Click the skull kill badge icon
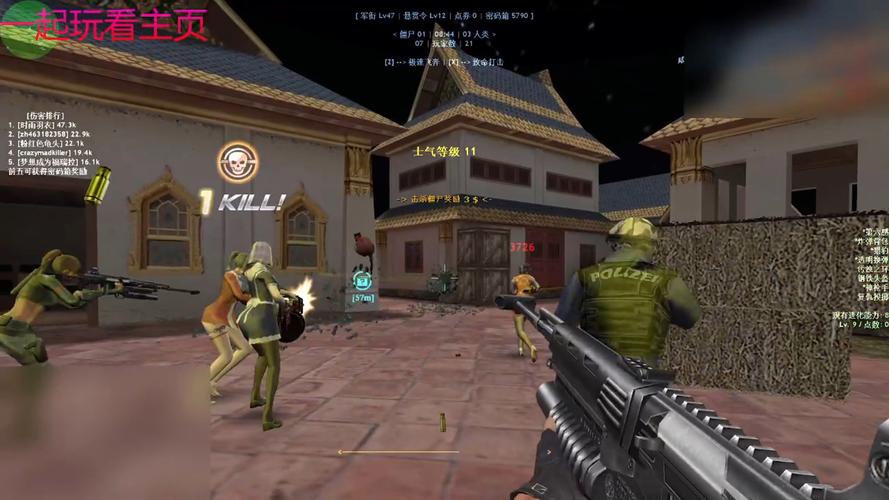 (x=237, y=162)
